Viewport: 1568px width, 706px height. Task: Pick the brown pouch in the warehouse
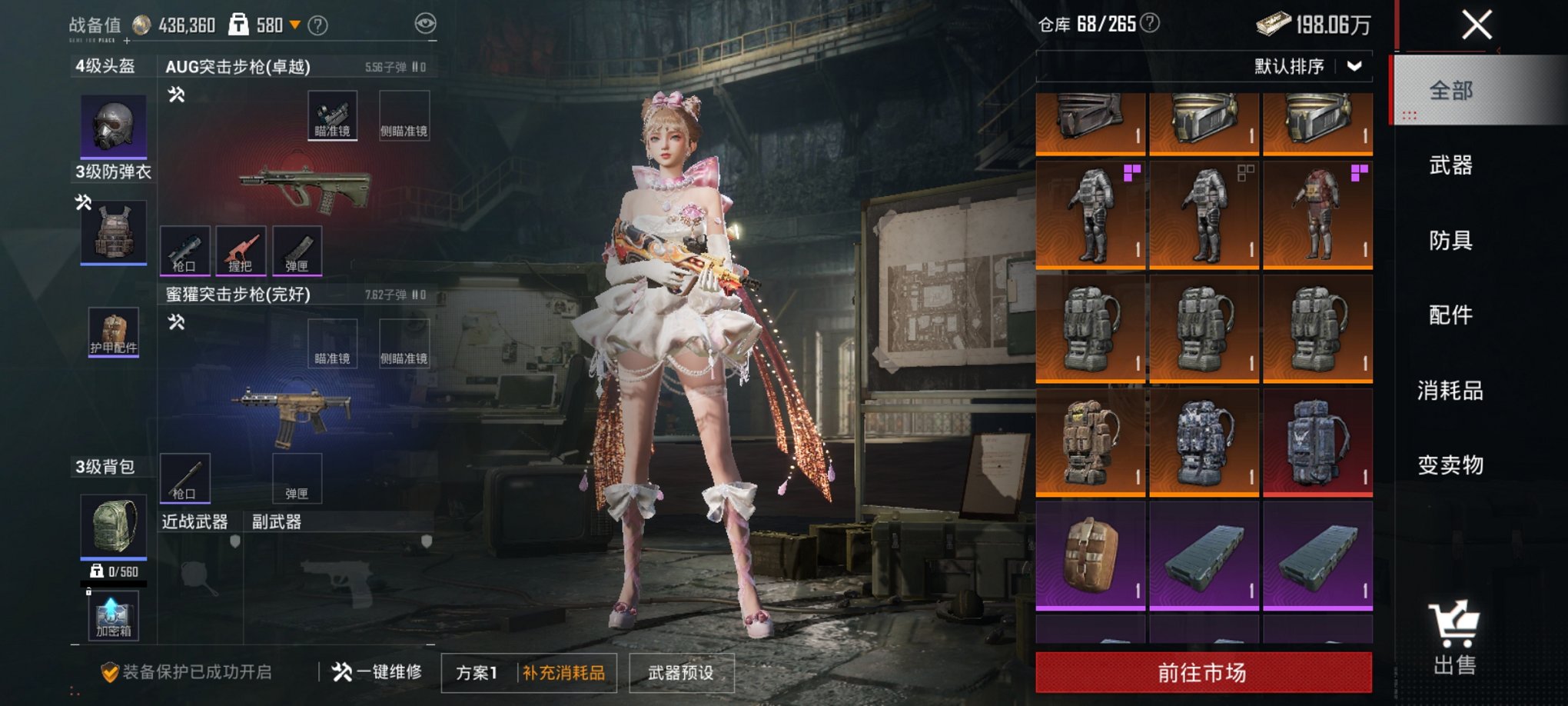[x=1090, y=554]
